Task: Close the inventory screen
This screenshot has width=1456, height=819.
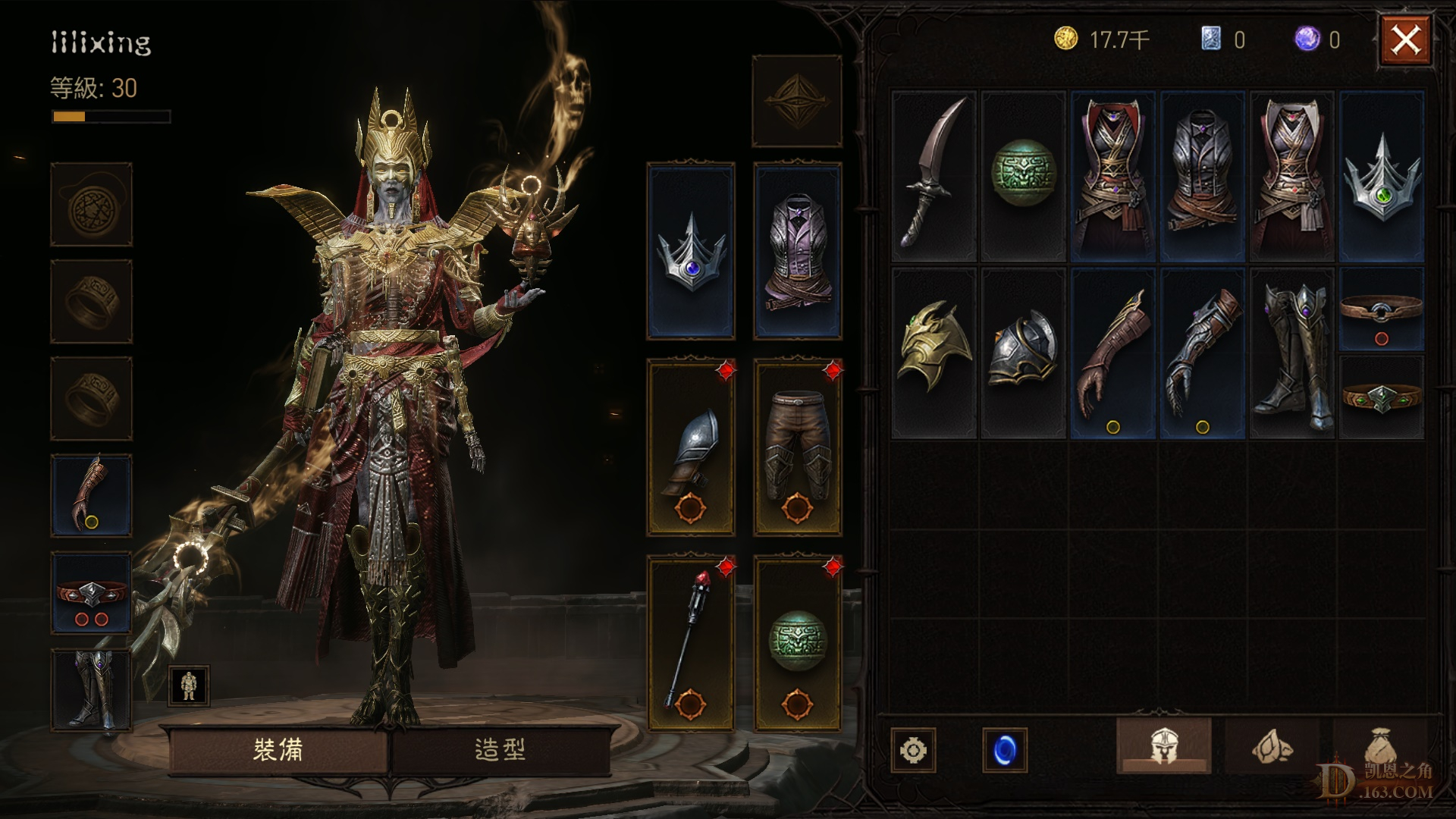Action: pyautogui.click(x=1405, y=40)
